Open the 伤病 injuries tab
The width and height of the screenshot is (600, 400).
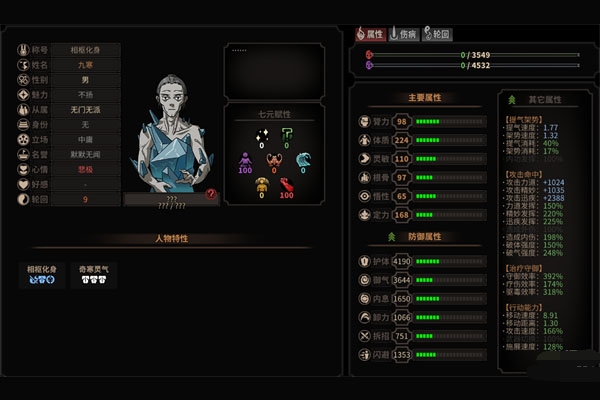[x=404, y=33]
